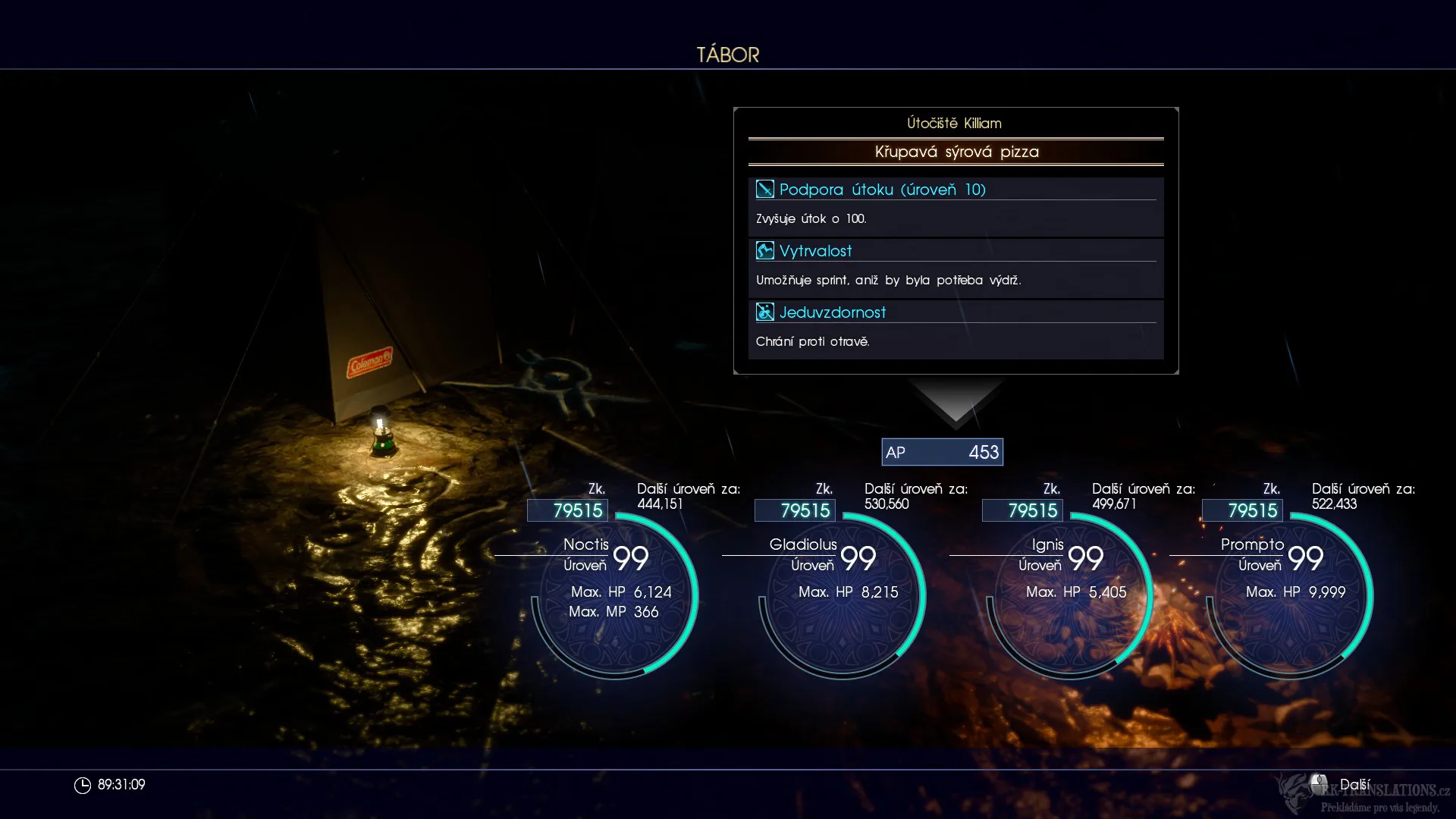Expand the Křupavá sýrová pizza details

955,152
